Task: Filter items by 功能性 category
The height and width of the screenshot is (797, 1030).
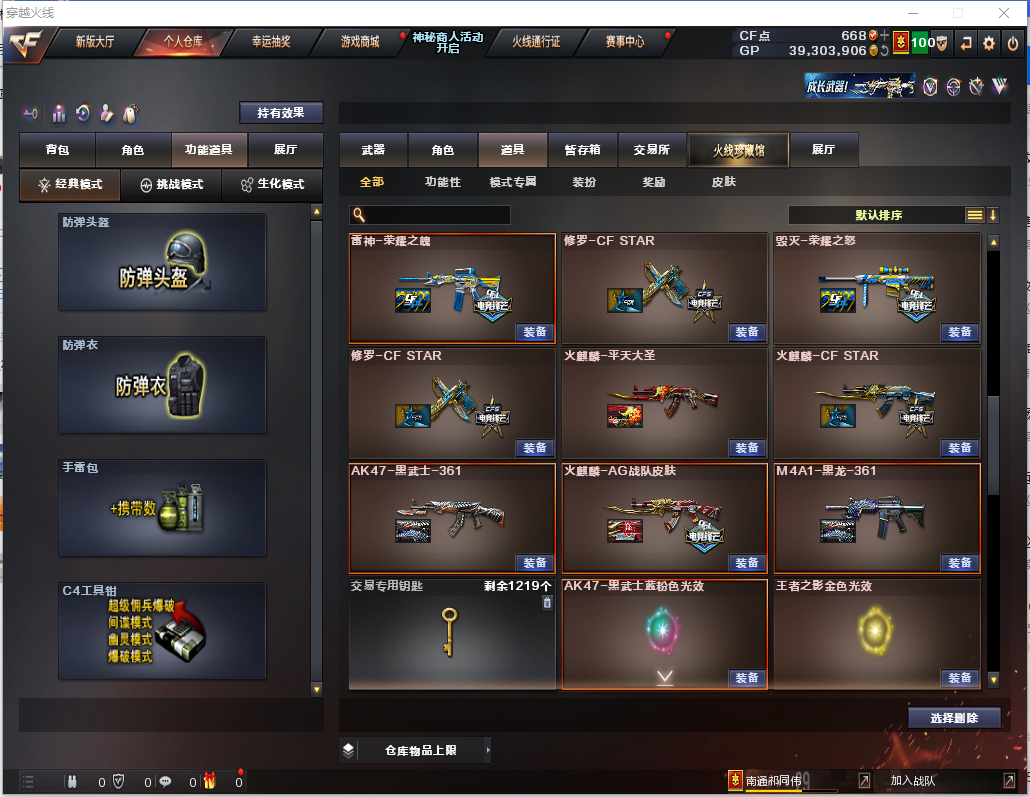Action: [442, 182]
